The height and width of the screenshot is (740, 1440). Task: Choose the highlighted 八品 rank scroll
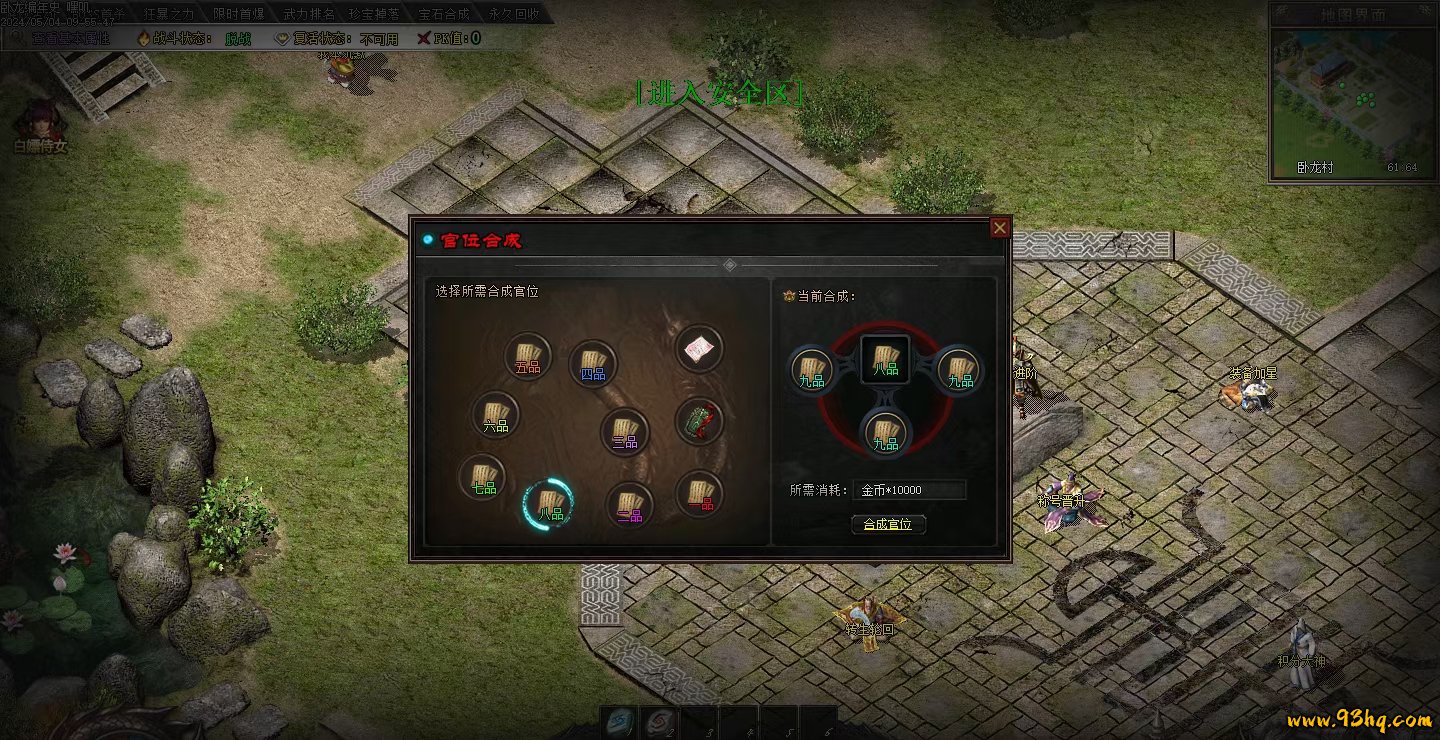[549, 504]
